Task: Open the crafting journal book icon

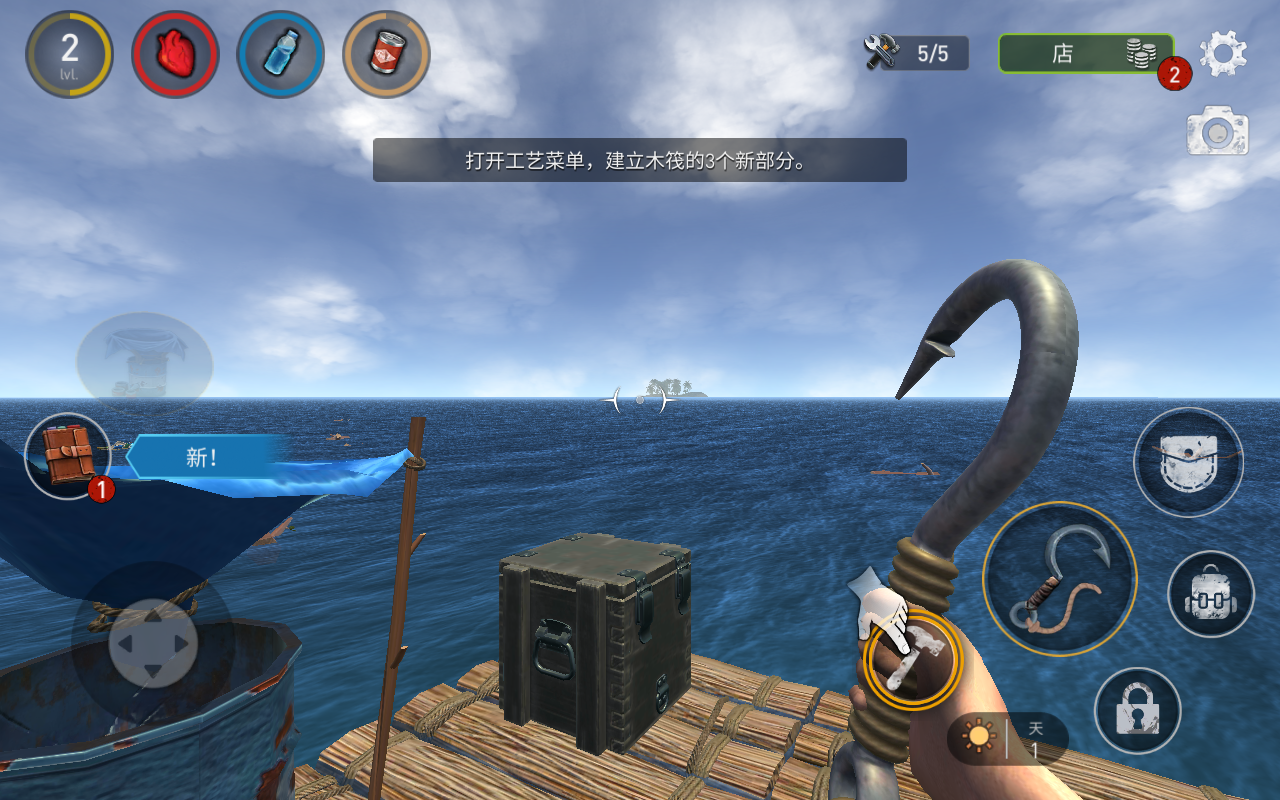Action: coord(68,456)
